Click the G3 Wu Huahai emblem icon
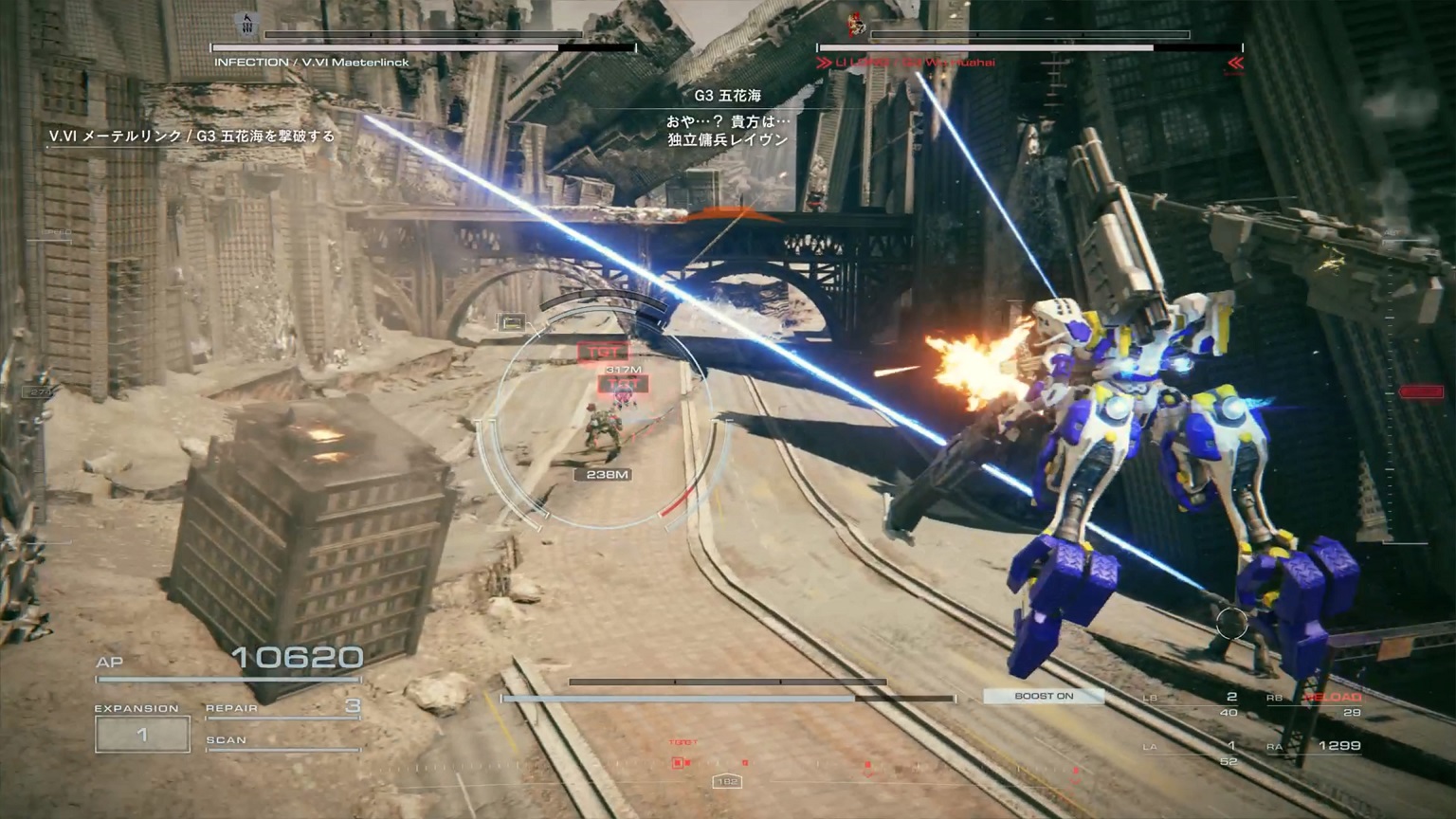The image size is (1456, 819). point(857,24)
